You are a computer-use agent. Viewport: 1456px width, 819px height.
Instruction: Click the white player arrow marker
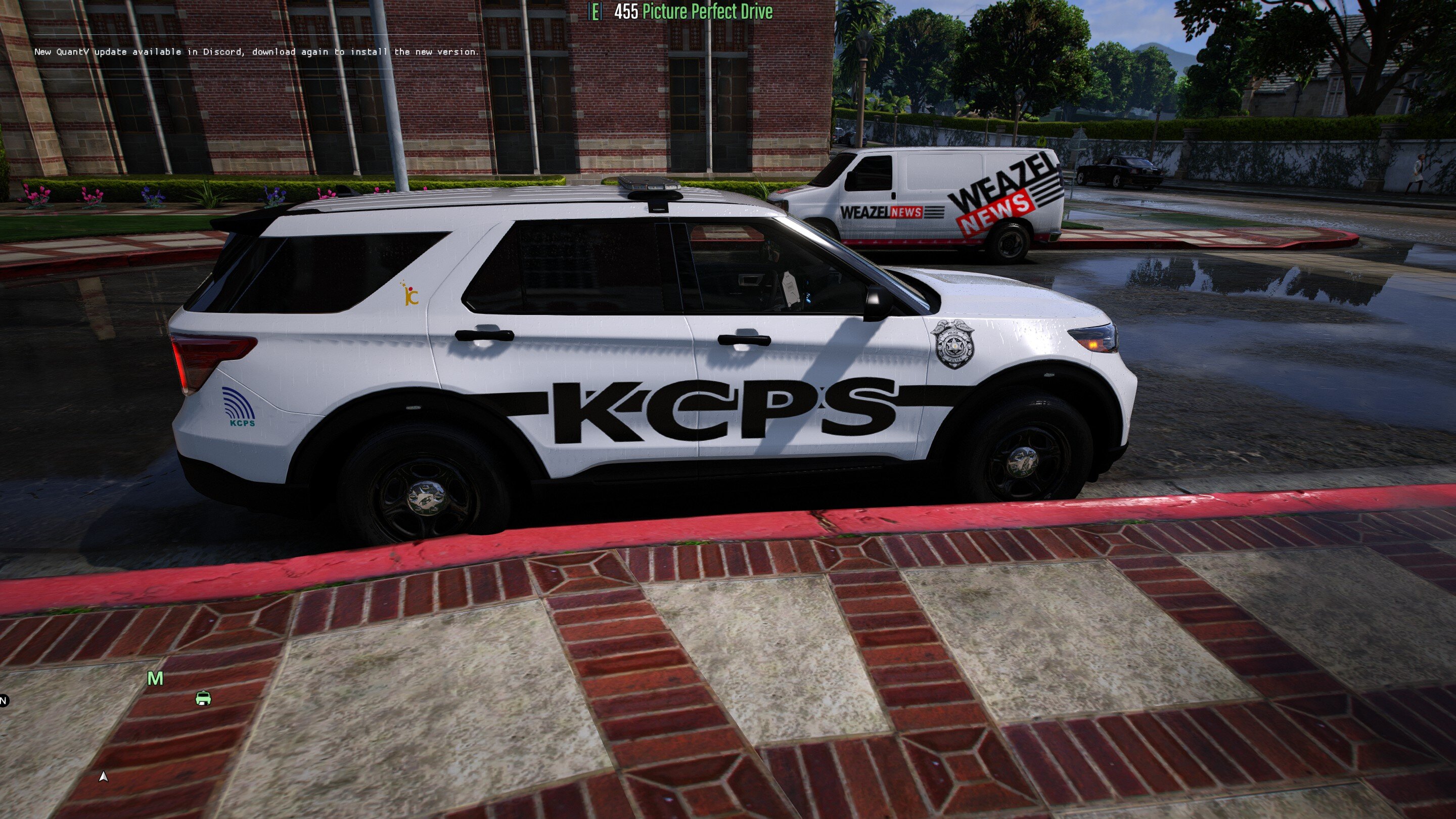tap(103, 777)
